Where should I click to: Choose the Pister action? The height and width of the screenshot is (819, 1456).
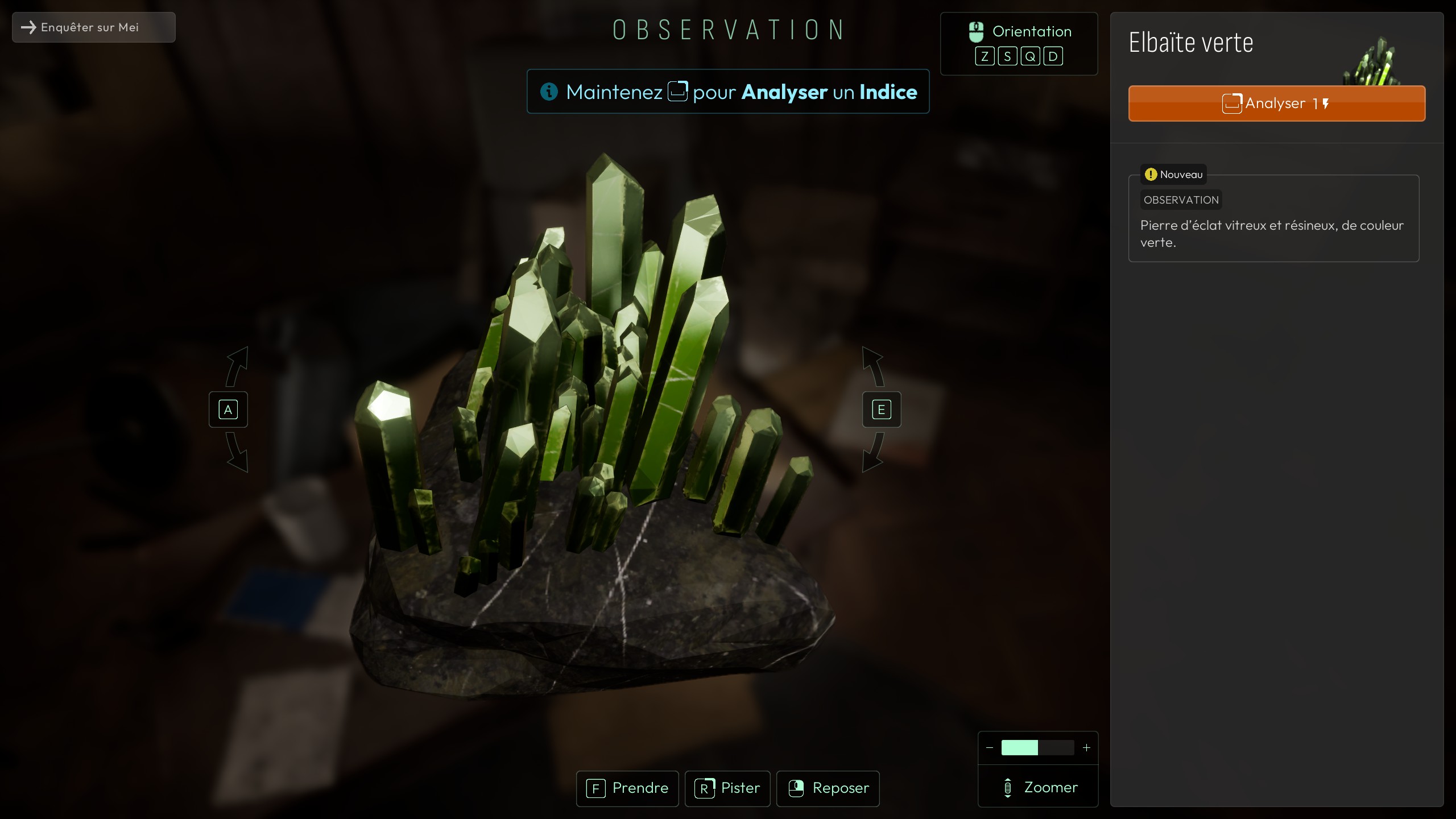click(x=727, y=788)
